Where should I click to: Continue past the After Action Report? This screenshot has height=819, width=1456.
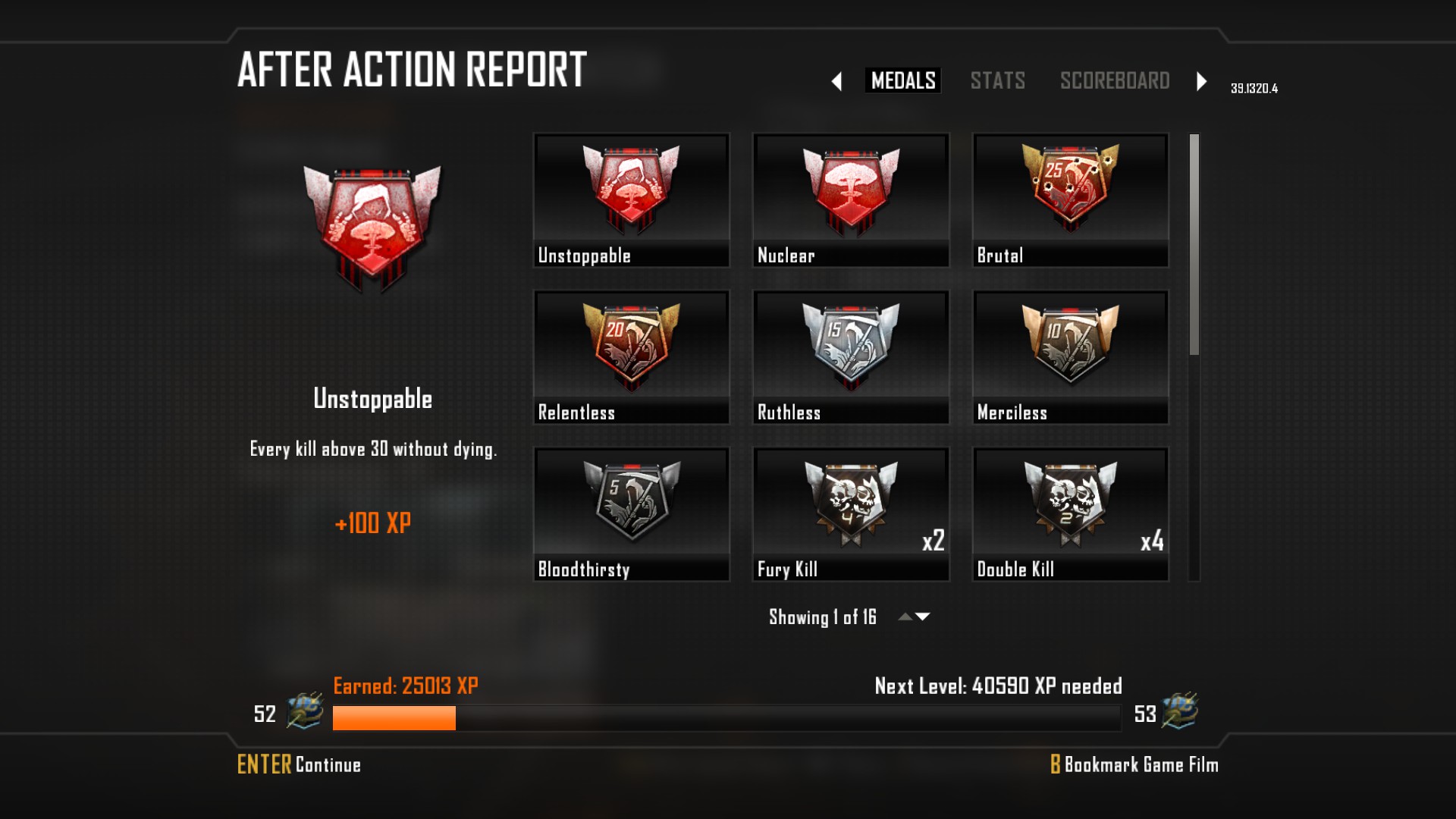(299, 764)
